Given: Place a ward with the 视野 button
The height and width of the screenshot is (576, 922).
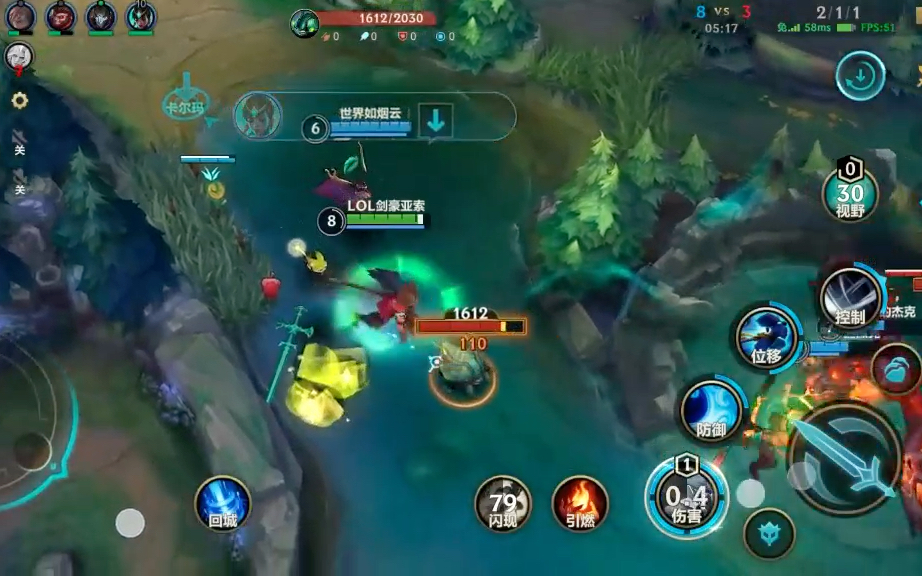Looking at the screenshot, I should 850,194.
